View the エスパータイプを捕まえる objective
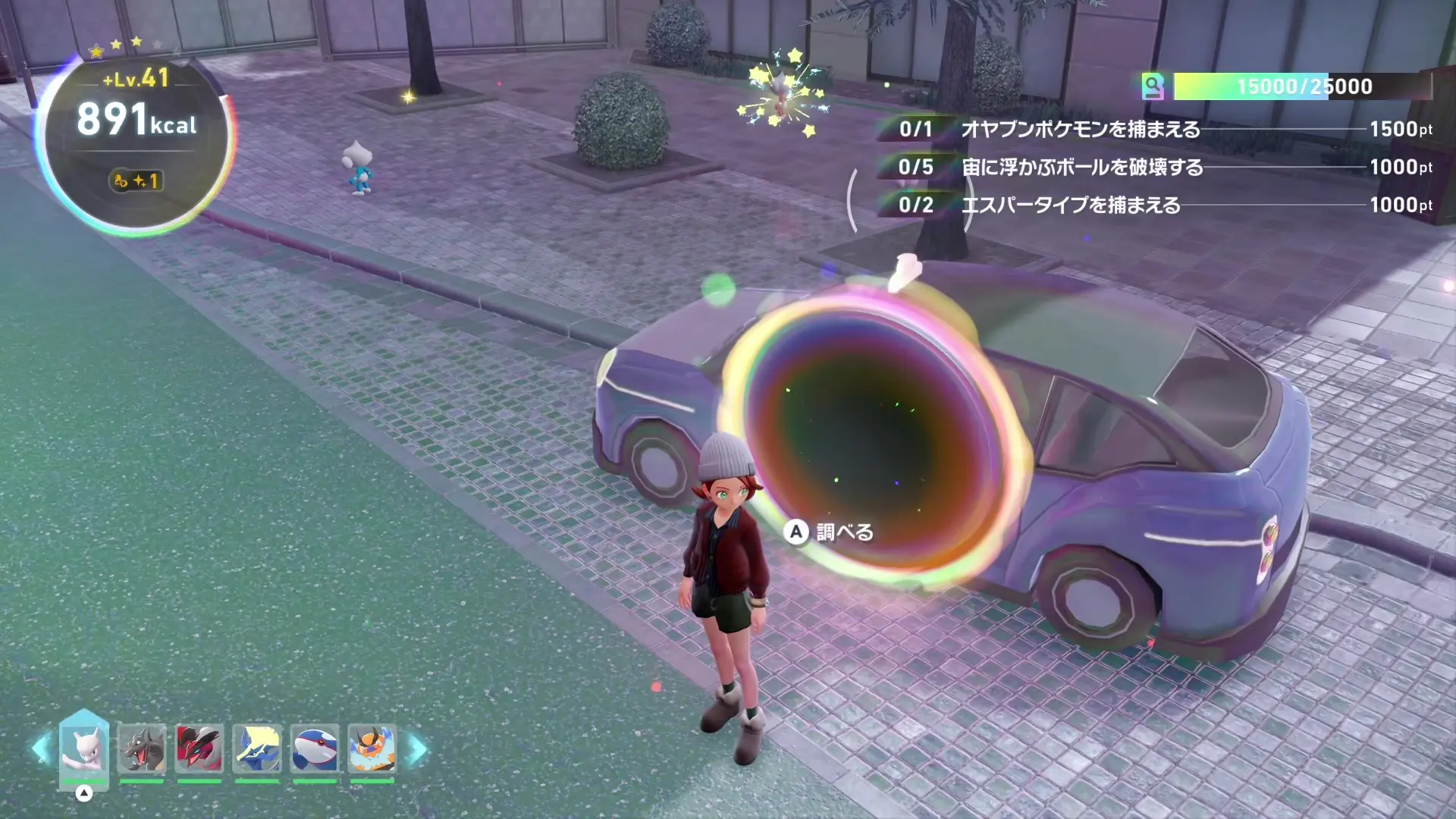Screen dimensions: 1456x819 (1070, 206)
